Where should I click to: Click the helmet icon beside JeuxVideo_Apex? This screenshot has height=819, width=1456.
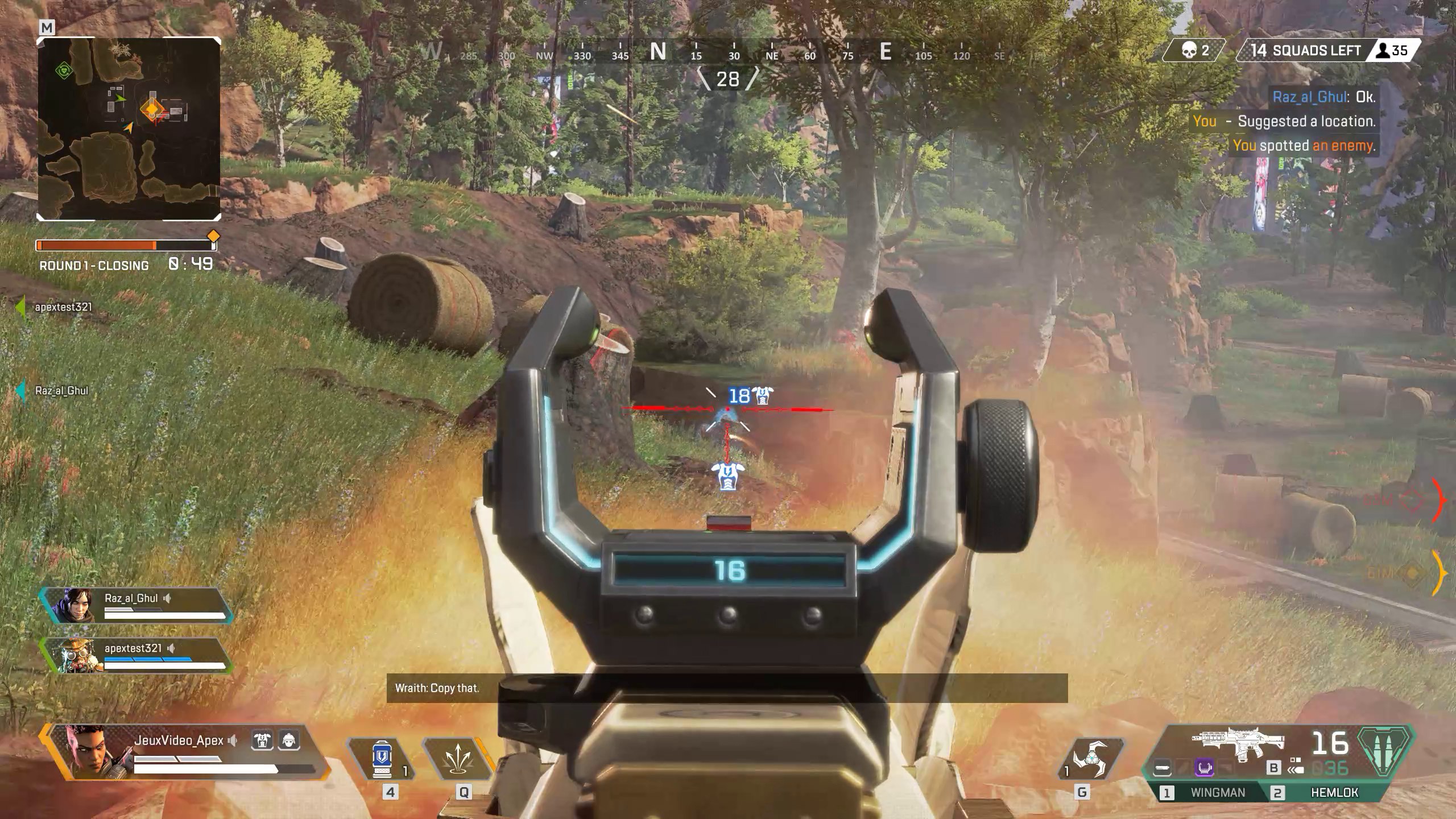click(x=289, y=741)
